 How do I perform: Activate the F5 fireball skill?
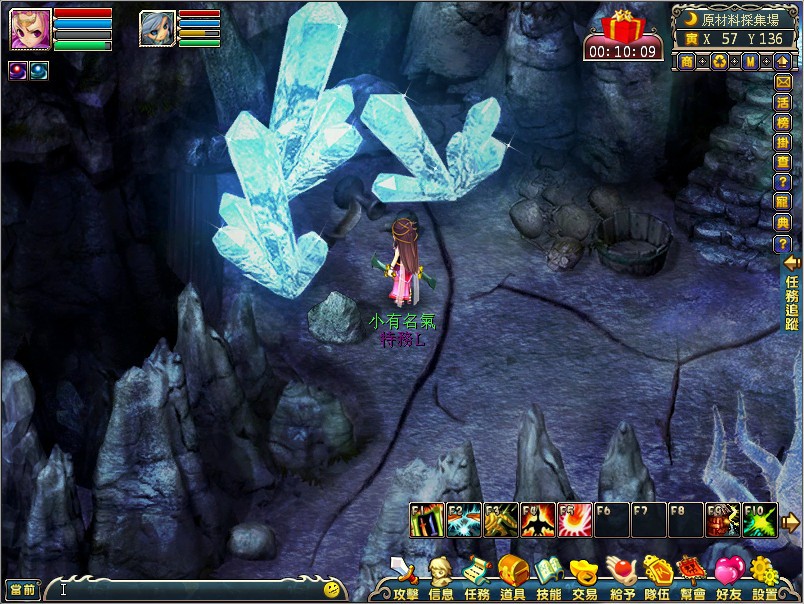click(x=574, y=520)
